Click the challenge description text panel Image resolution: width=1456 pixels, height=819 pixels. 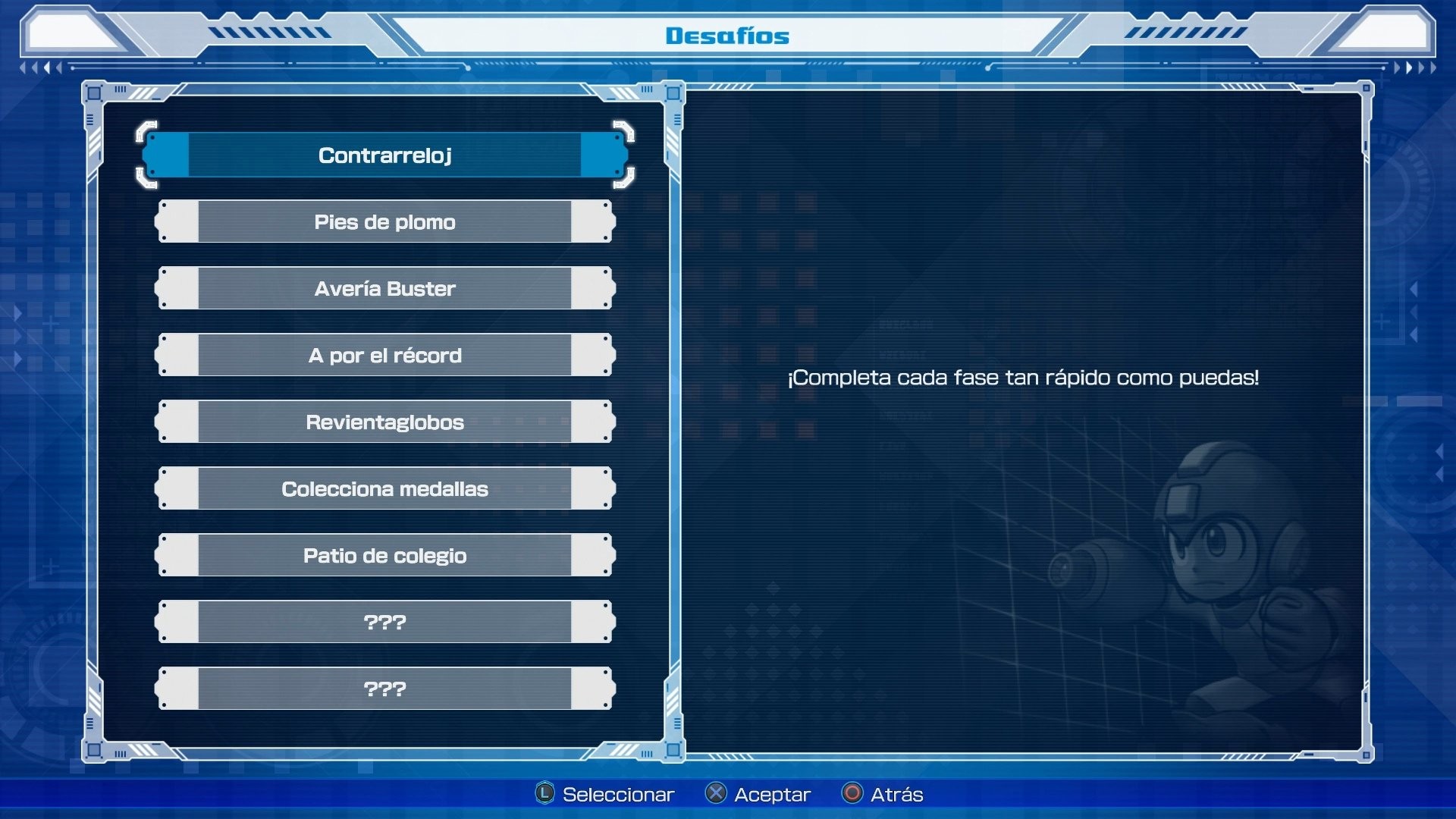[1024, 379]
